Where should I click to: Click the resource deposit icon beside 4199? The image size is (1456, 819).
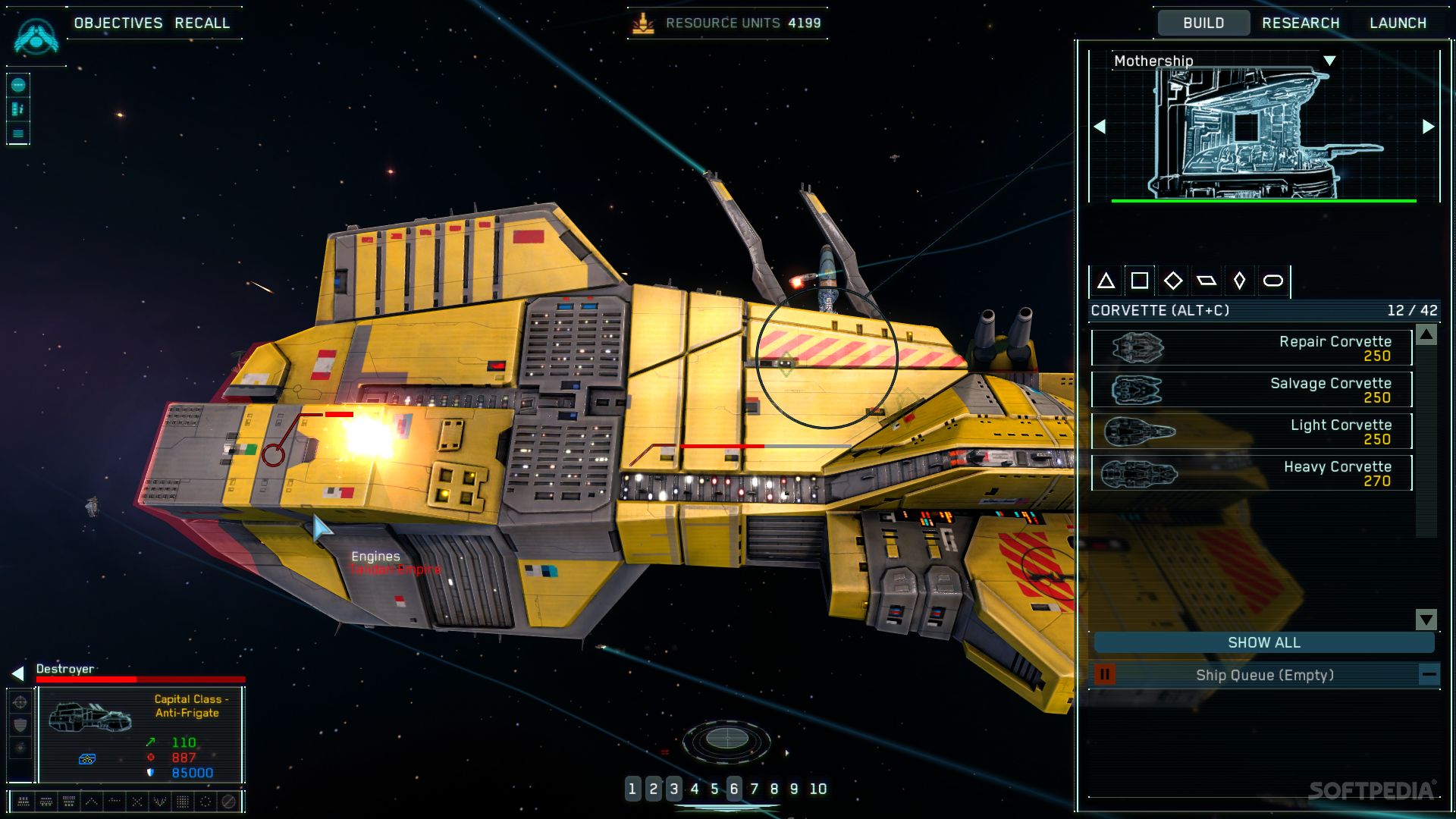click(645, 22)
